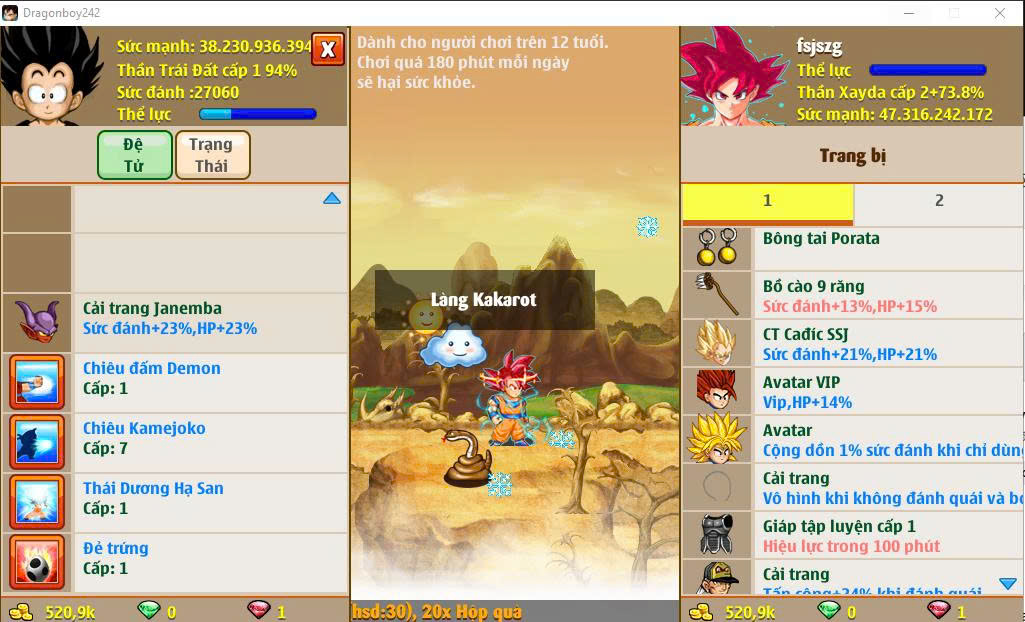The height and width of the screenshot is (622, 1025).
Task: Open equipment tab 2
Action: 938,201
